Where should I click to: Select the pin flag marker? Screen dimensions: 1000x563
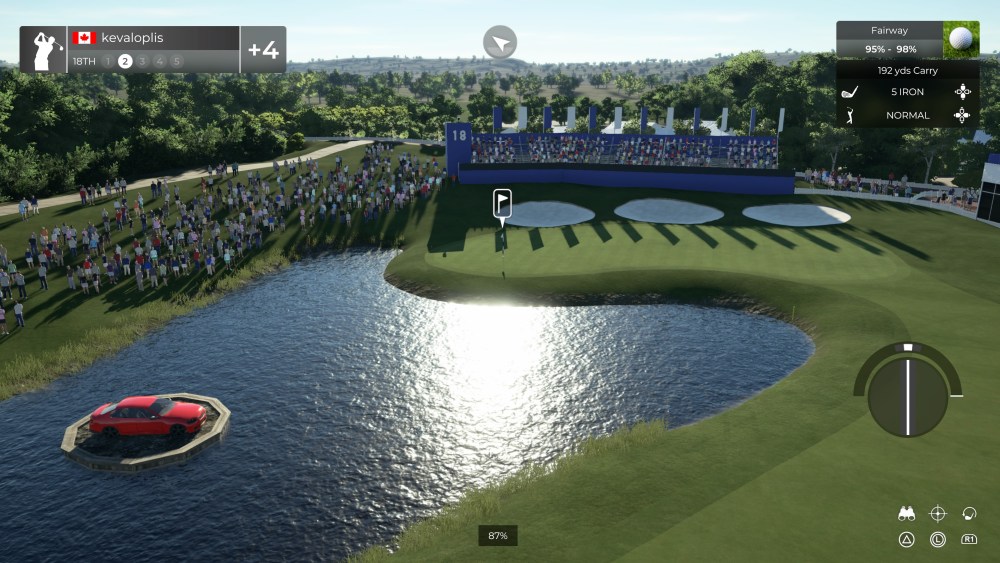click(502, 203)
